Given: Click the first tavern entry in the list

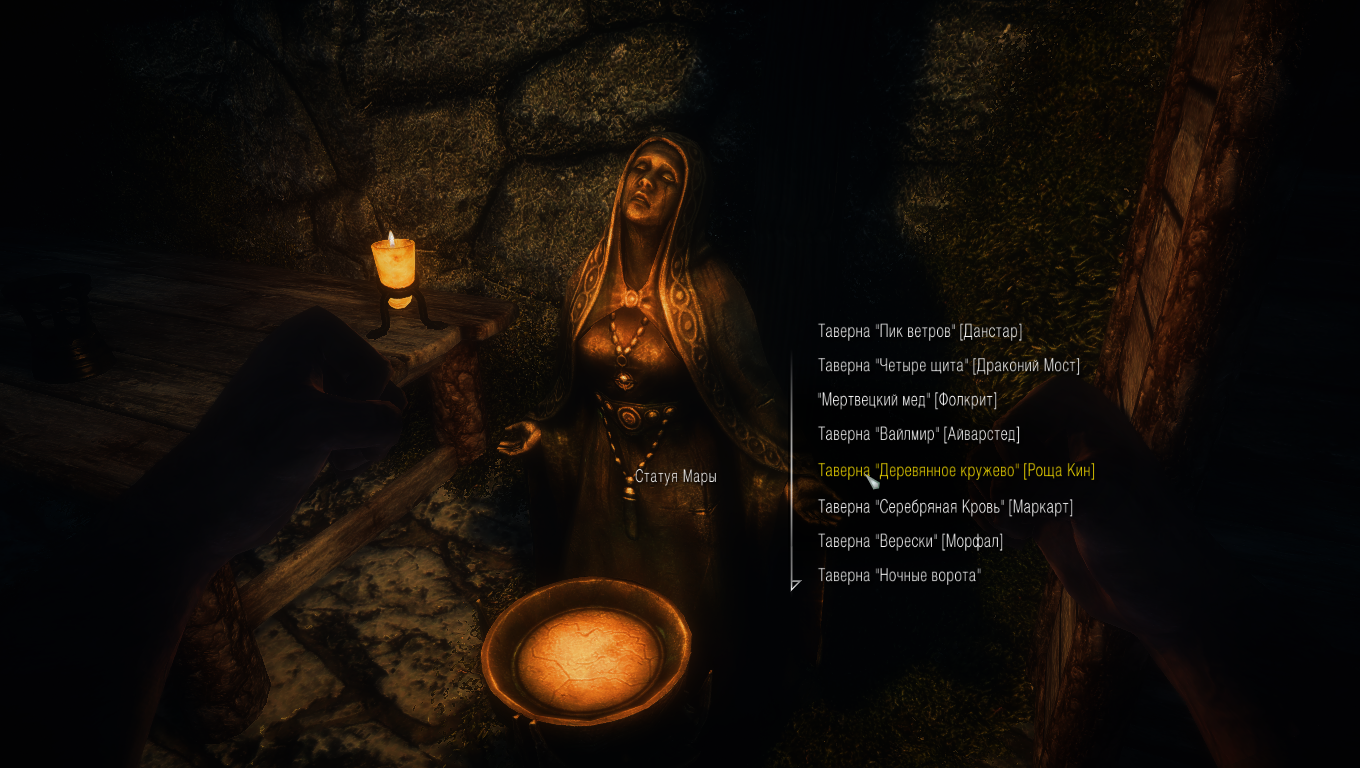Looking at the screenshot, I should (x=920, y=330).
